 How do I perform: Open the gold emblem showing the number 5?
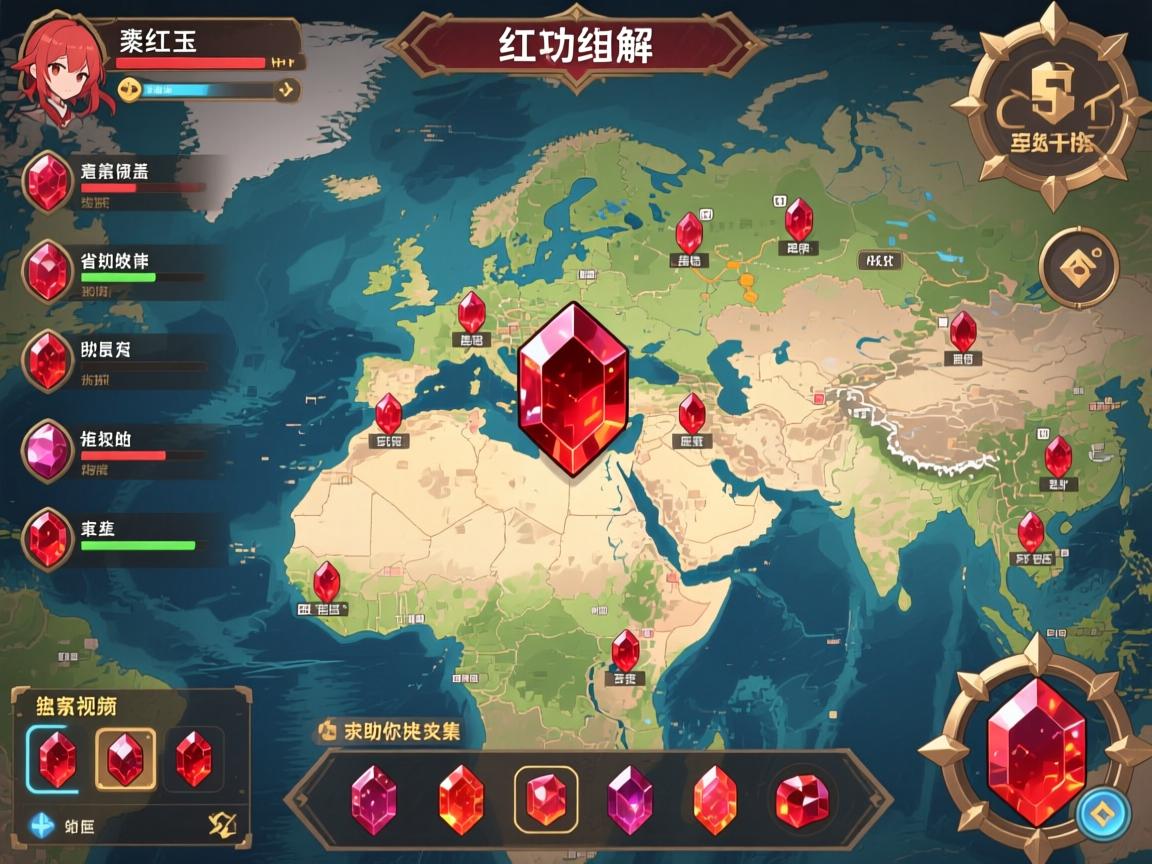(1050, 105)
